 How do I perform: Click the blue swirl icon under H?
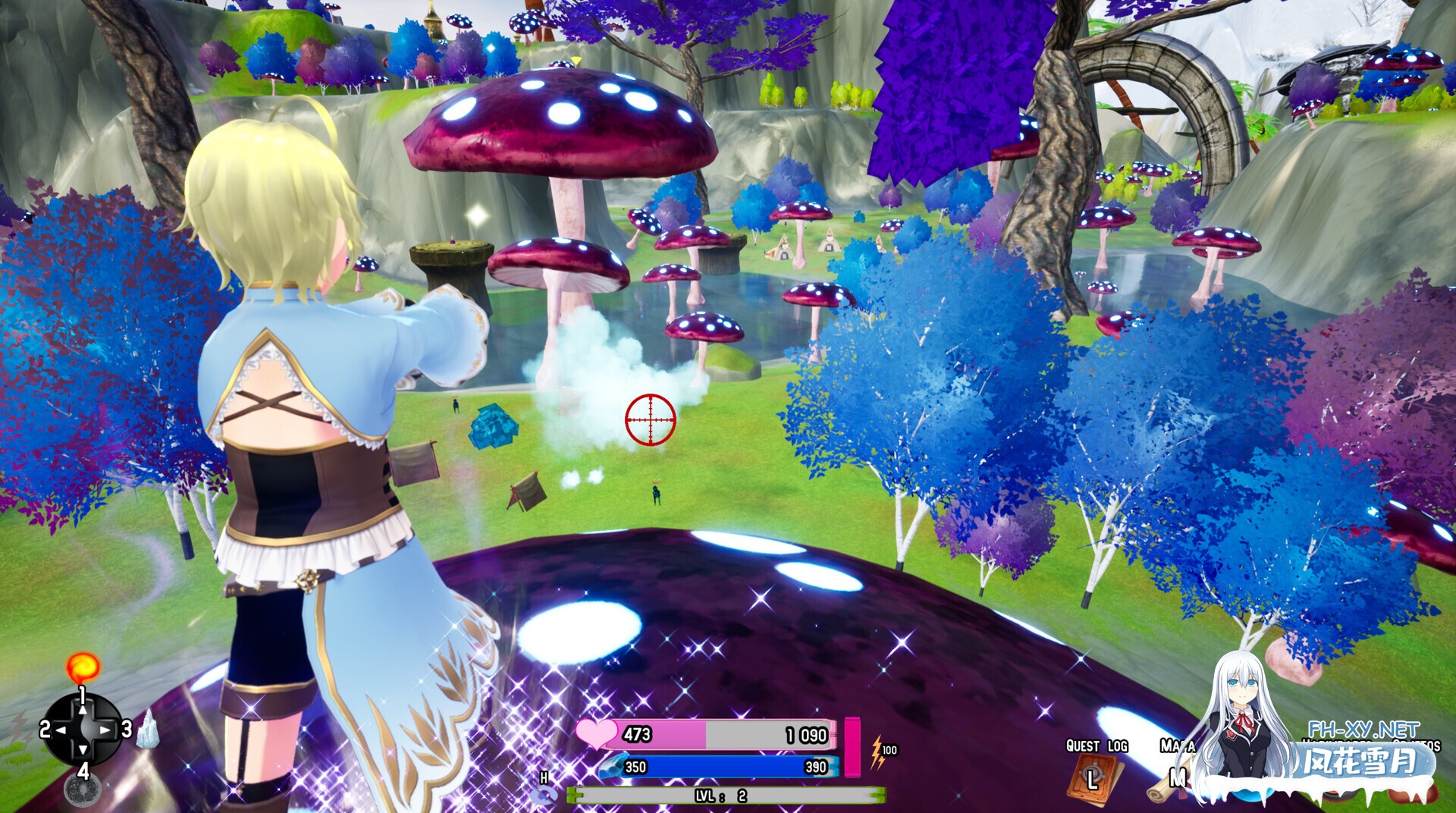pyautogui.click(x=544, y=796)
